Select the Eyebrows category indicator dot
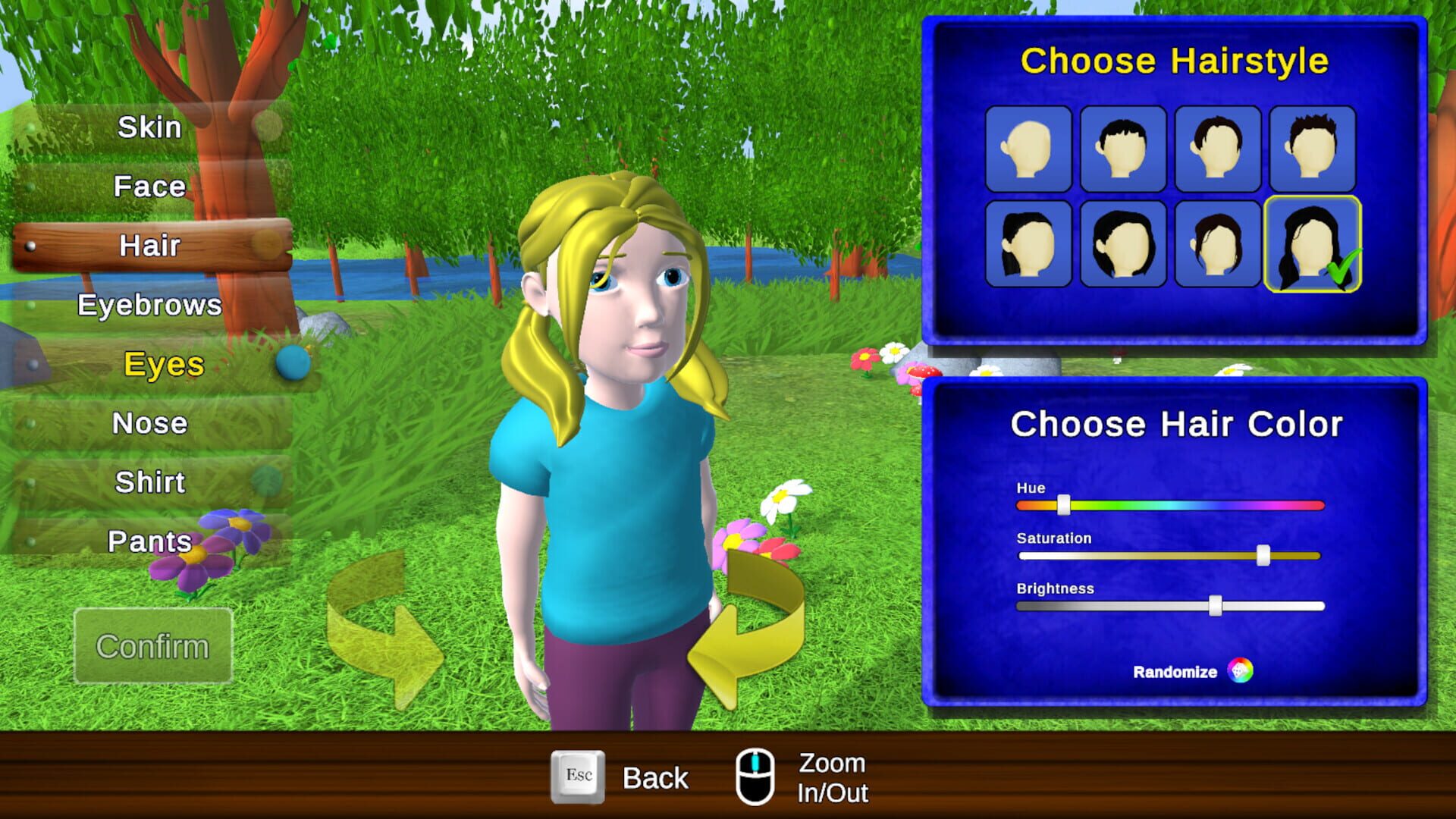 (29, 303)
